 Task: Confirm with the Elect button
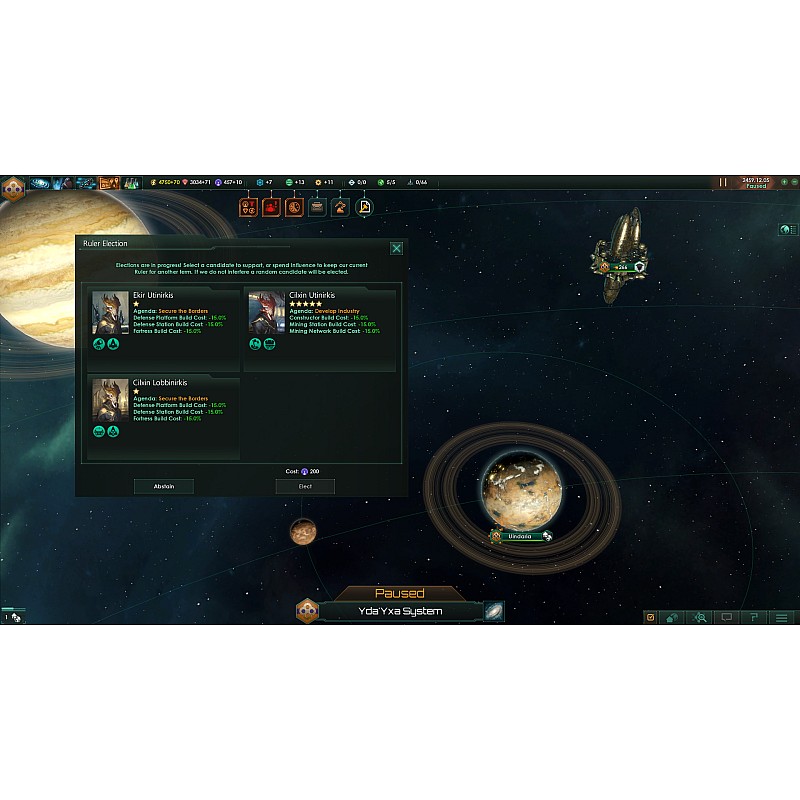point(305,486)
